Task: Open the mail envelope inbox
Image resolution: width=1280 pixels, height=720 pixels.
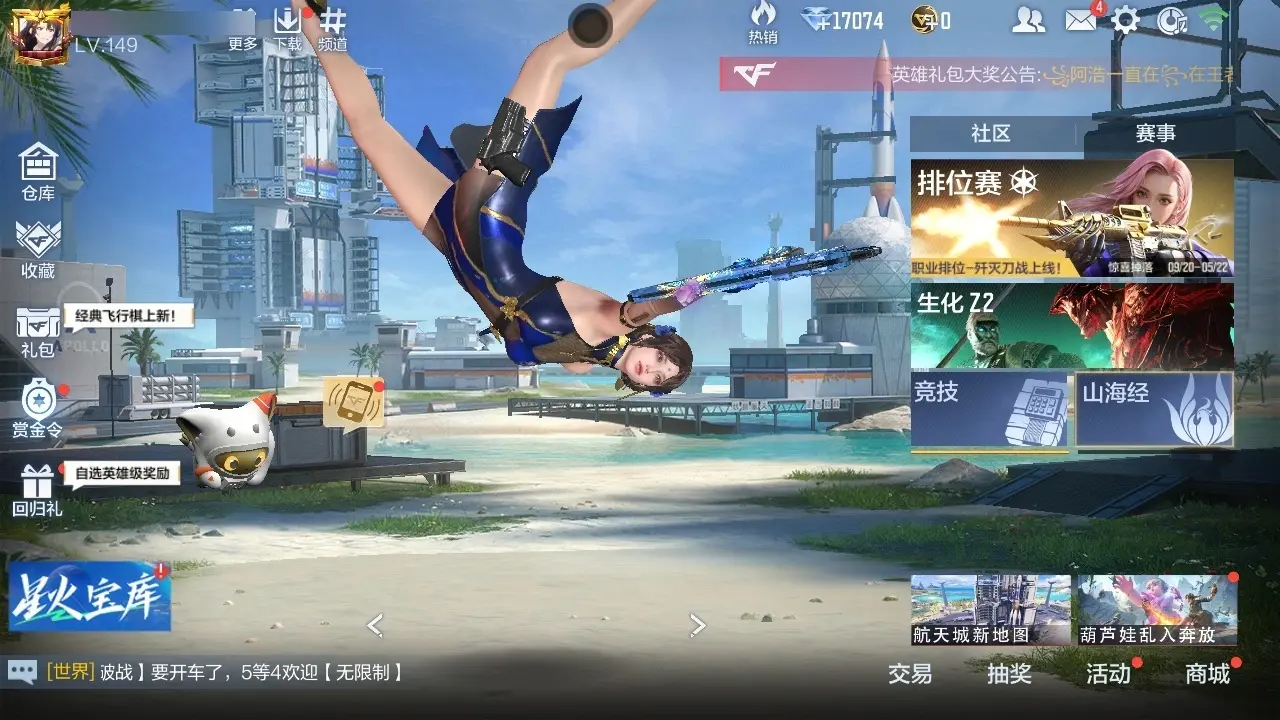Action: pos(1081,20)
